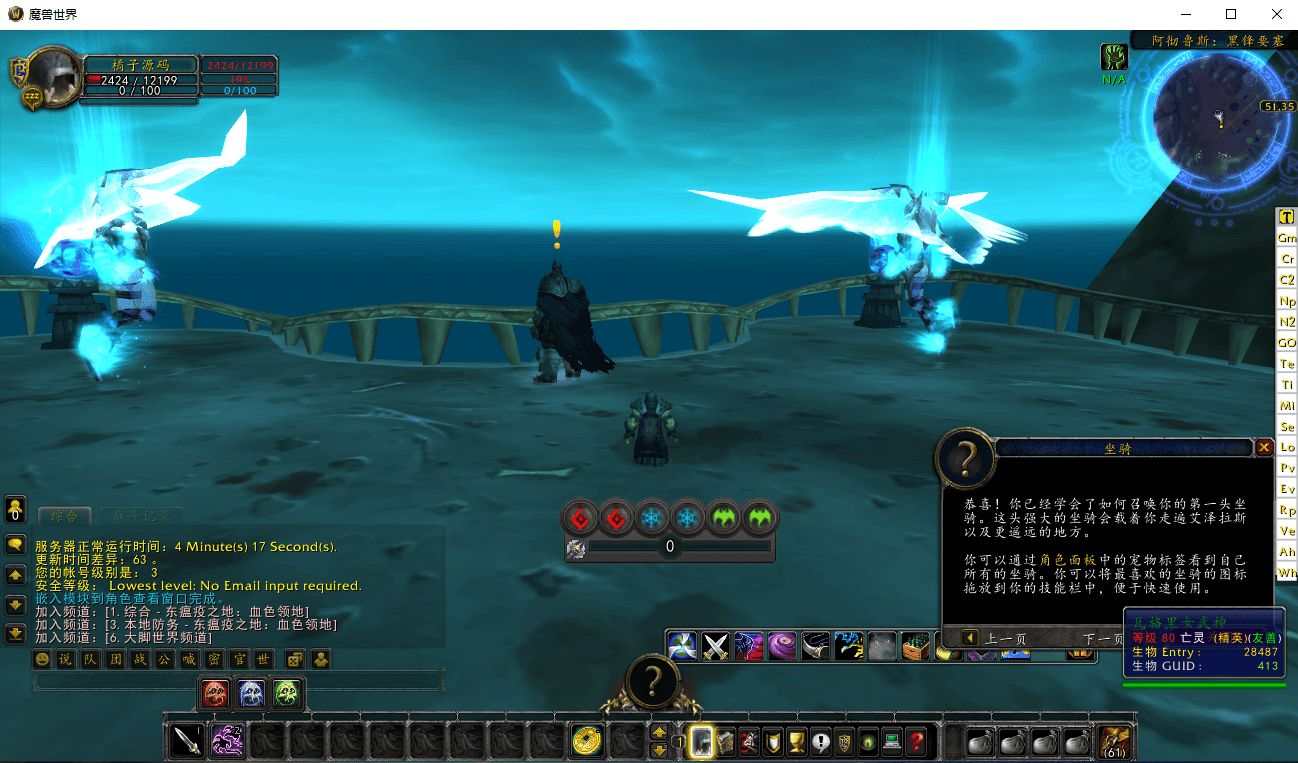Select the 综合 chat tab
The height and width of the screenshot is (763, 1298).
pos(64,516)
